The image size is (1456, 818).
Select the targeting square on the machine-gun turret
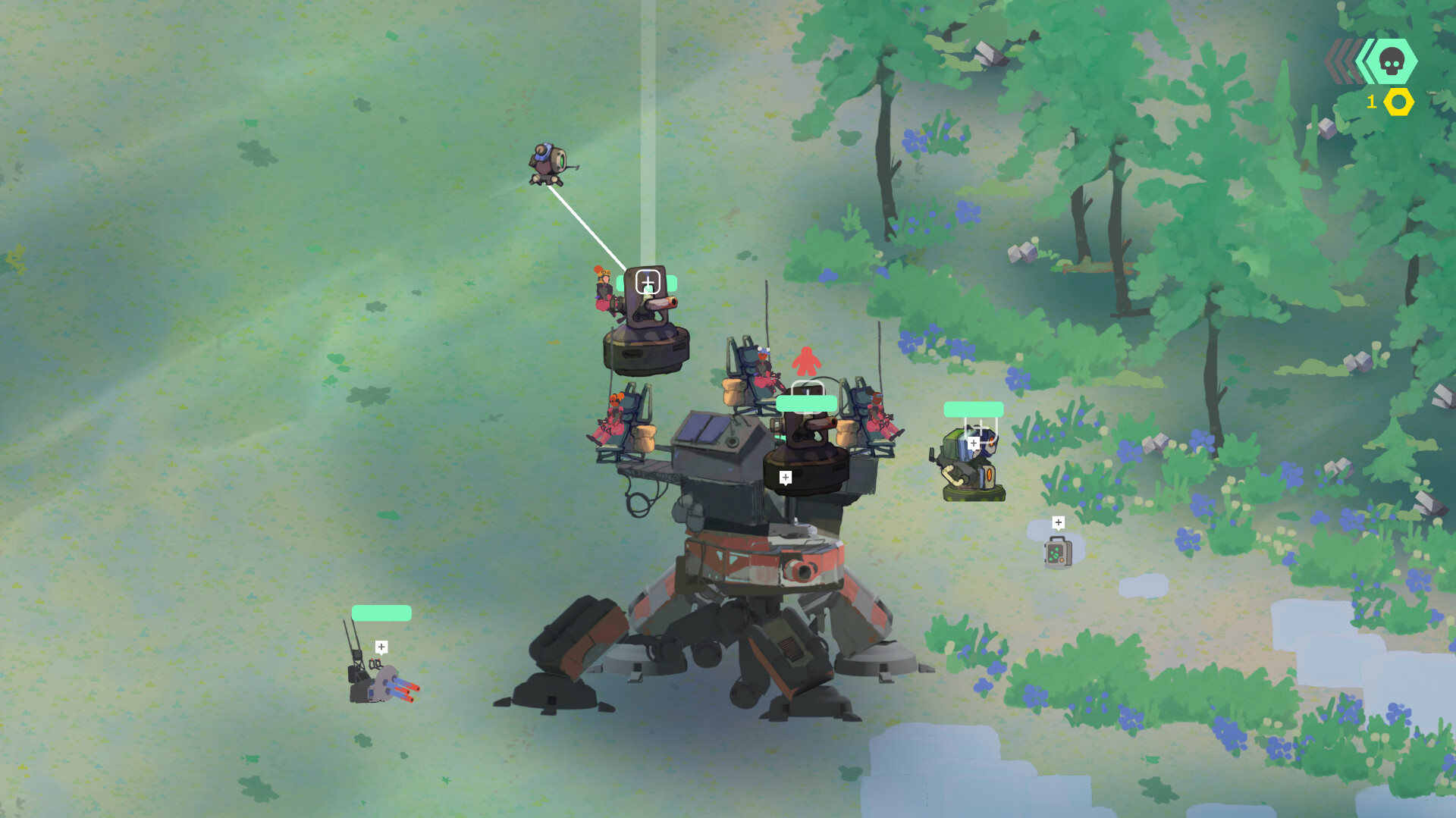tap(648, 282)
